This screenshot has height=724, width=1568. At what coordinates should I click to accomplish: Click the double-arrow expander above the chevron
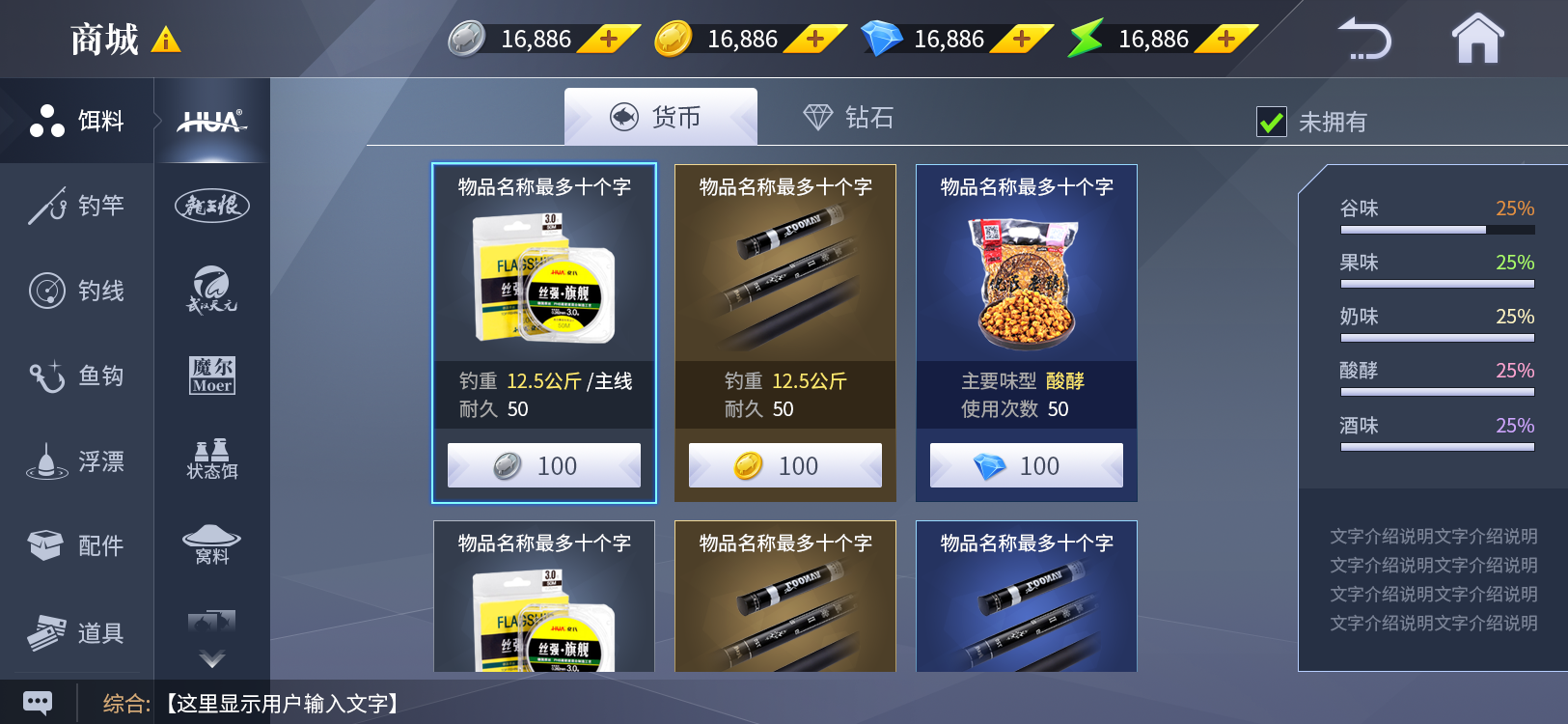coord(210,620)
